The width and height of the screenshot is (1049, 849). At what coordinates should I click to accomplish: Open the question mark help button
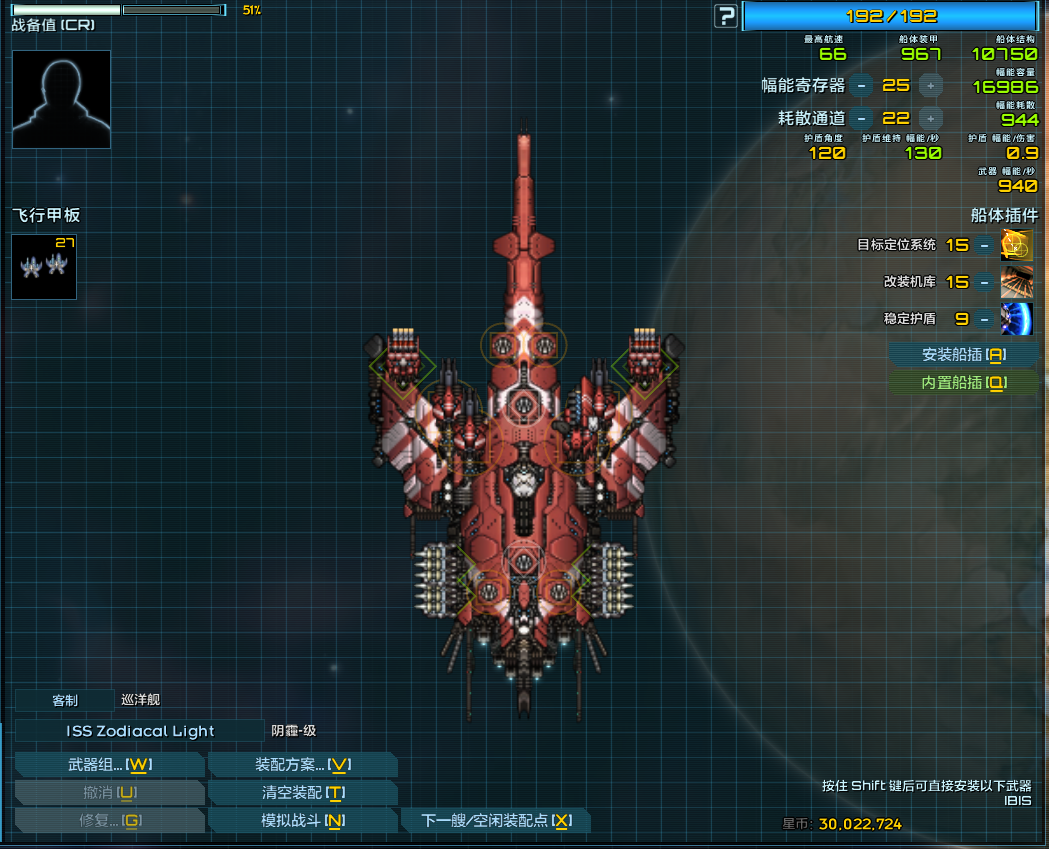point(725,16)
